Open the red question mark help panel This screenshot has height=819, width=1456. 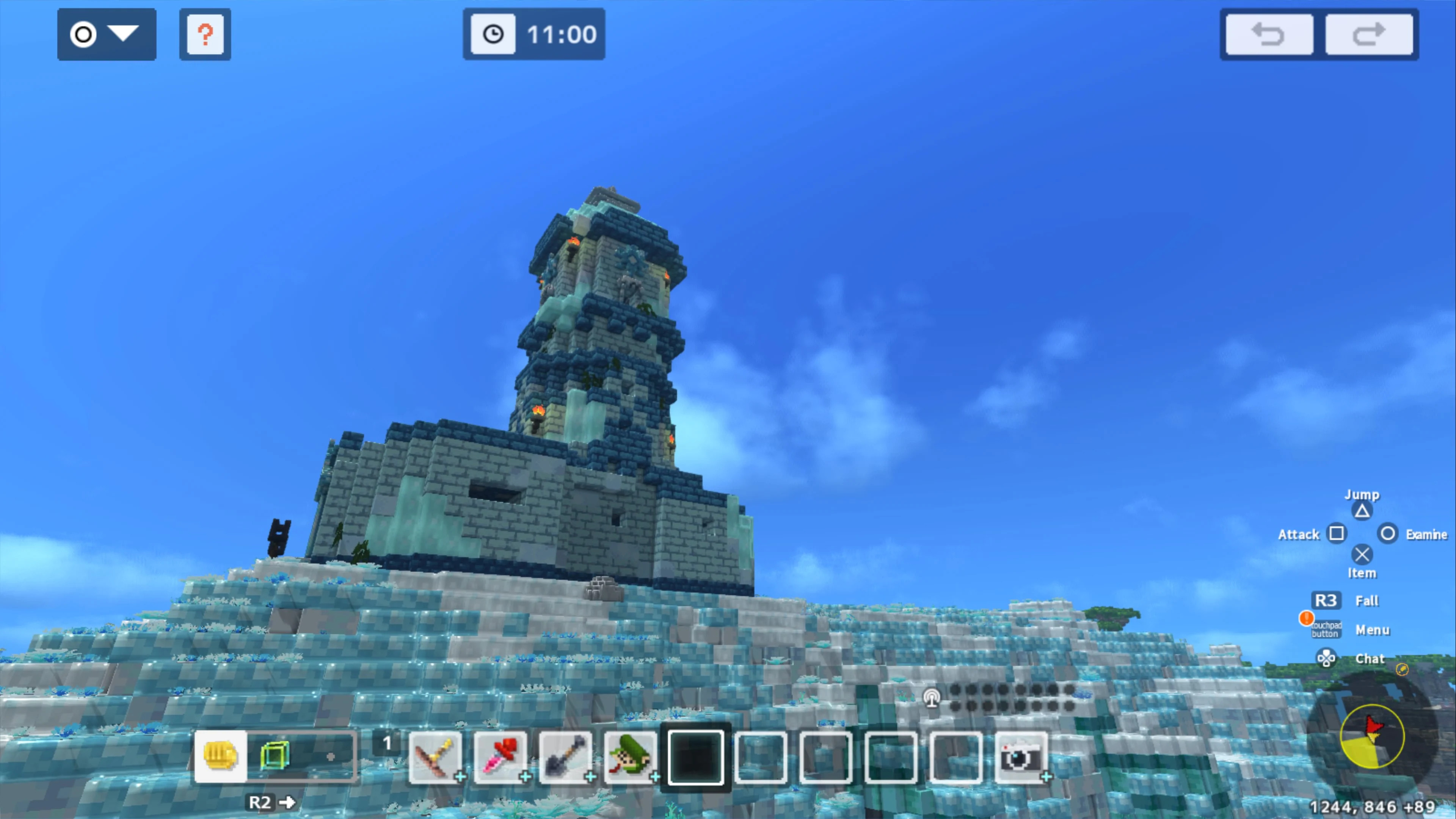point(205,35)
